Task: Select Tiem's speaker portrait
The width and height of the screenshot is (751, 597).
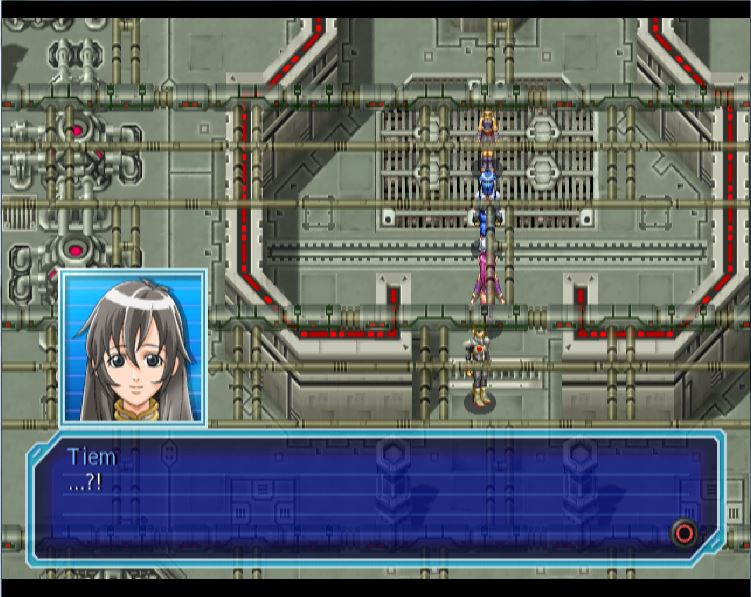Action: click(x=134, y=348)
